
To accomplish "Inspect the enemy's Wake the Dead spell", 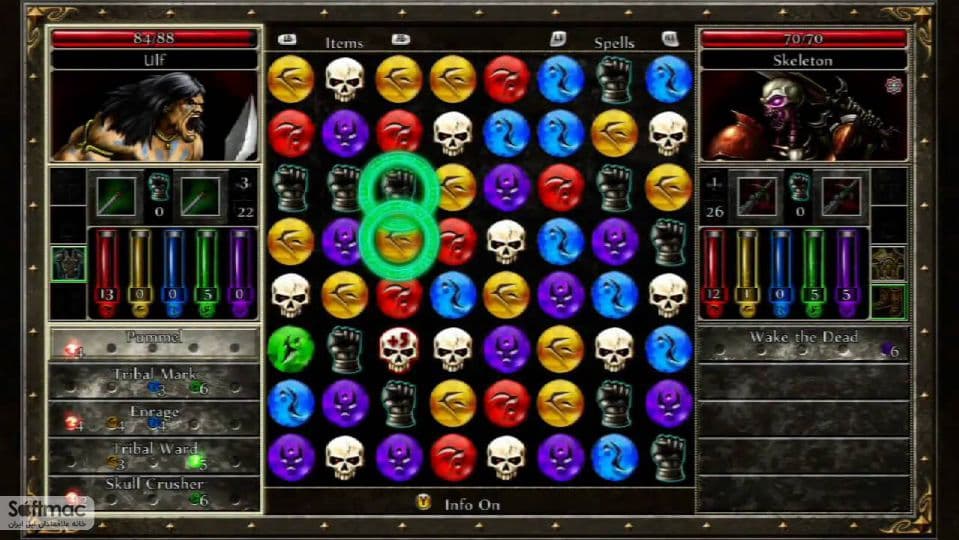I will tap(803, 343).
